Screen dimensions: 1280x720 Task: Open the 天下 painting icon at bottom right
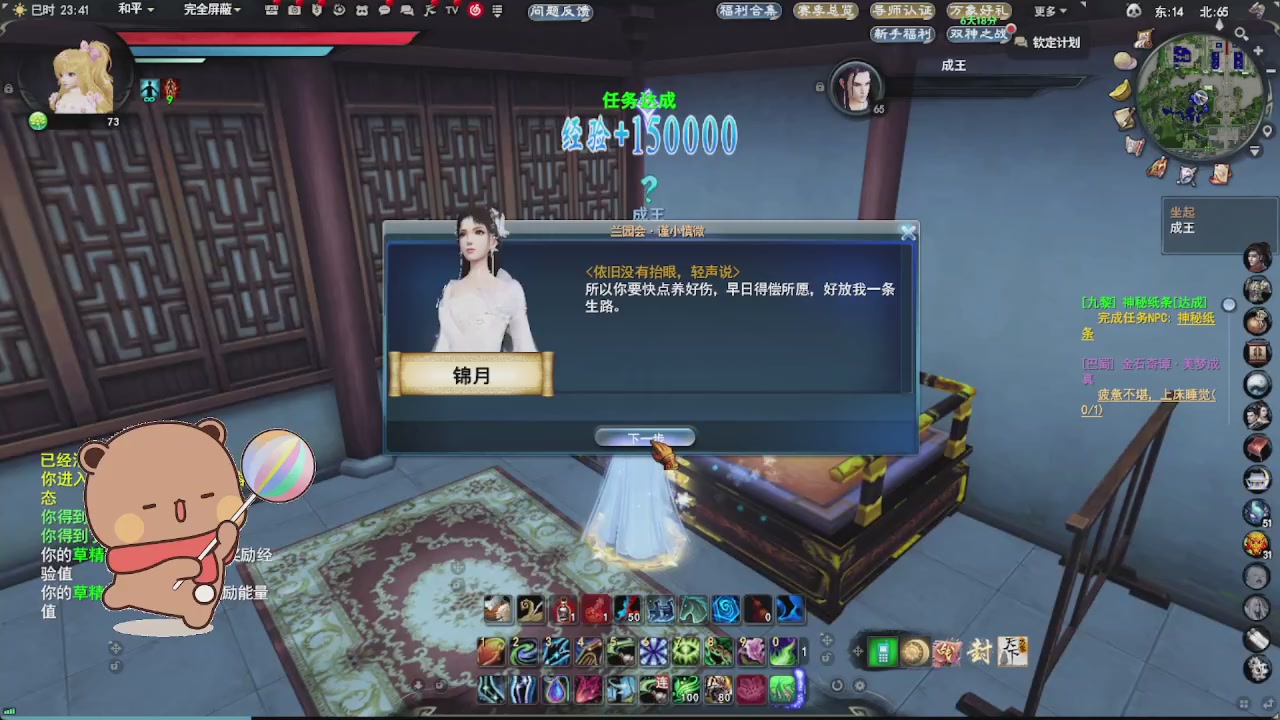point(1012,652)
